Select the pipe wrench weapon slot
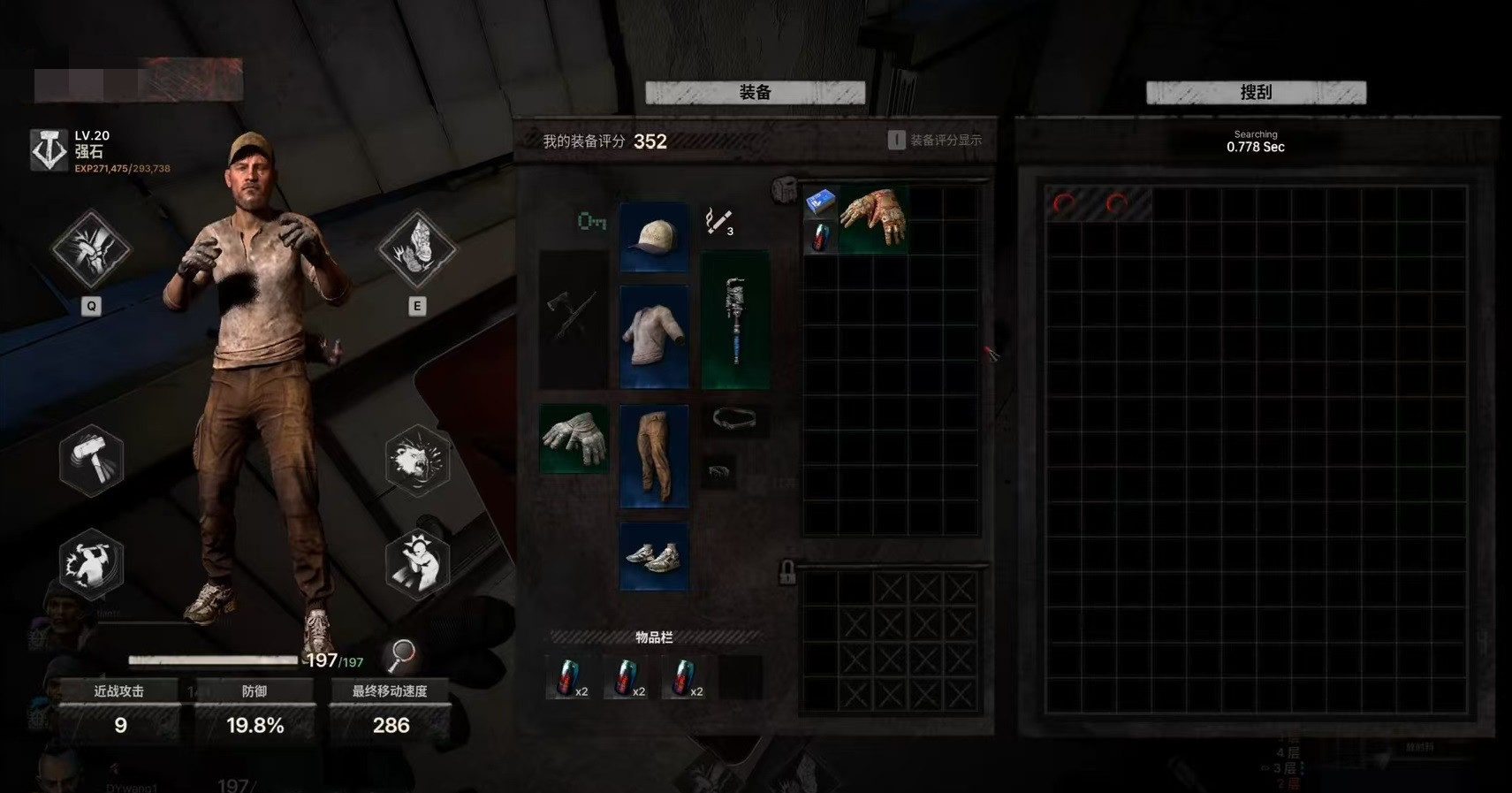This screenshot has height=793, width=1512. click(x=734, y=320)
